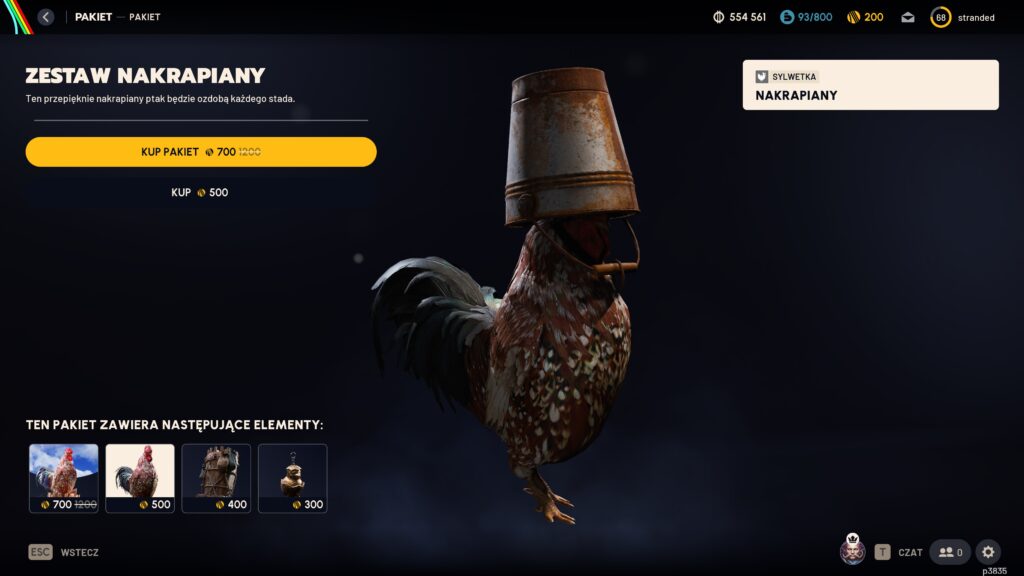Click the Pakiet breadcrumb title
Viewport: 1024px width, 576px height.
coord(93,17)
